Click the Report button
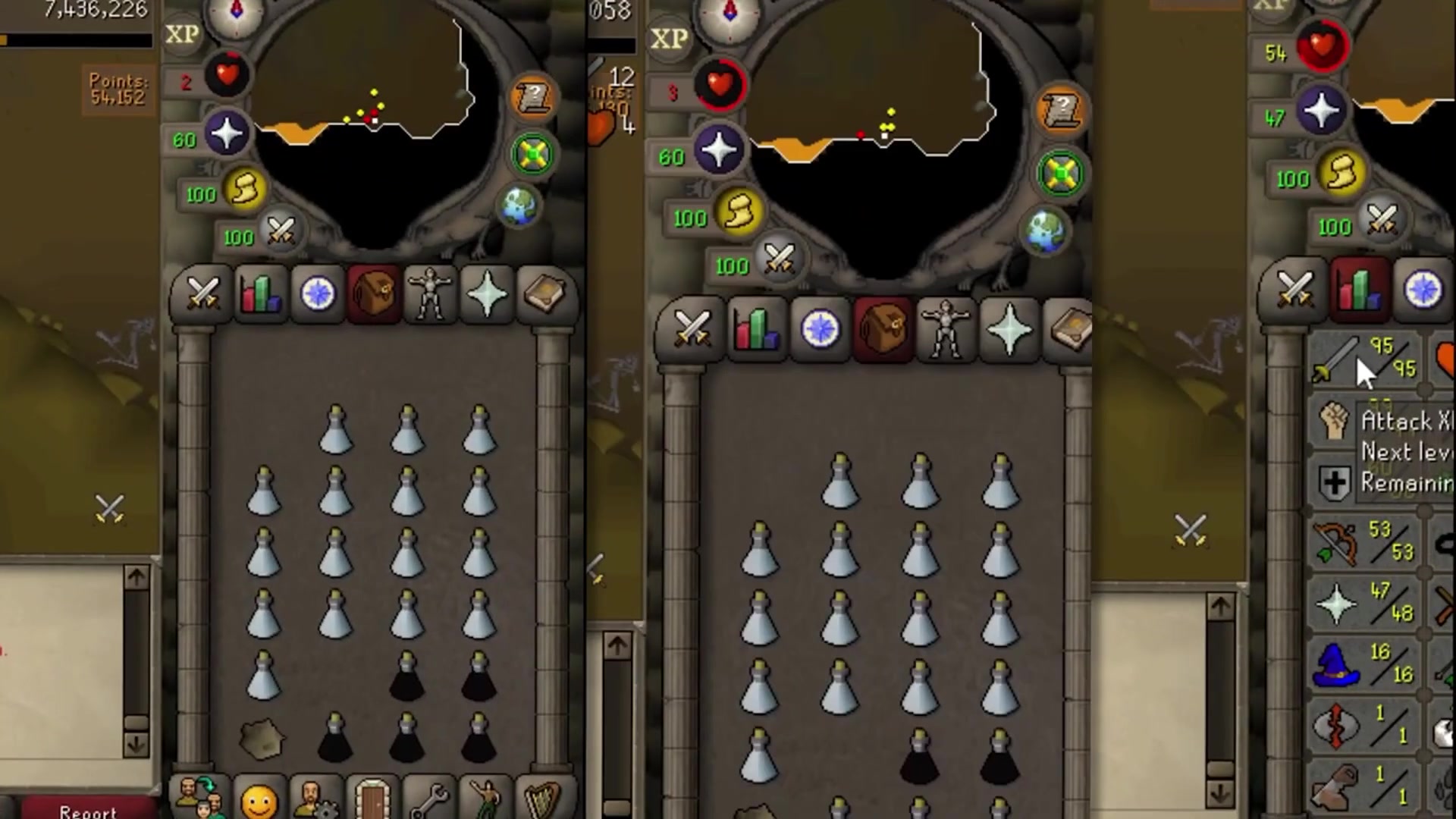 pyautogui.click(x=89, y=811)
